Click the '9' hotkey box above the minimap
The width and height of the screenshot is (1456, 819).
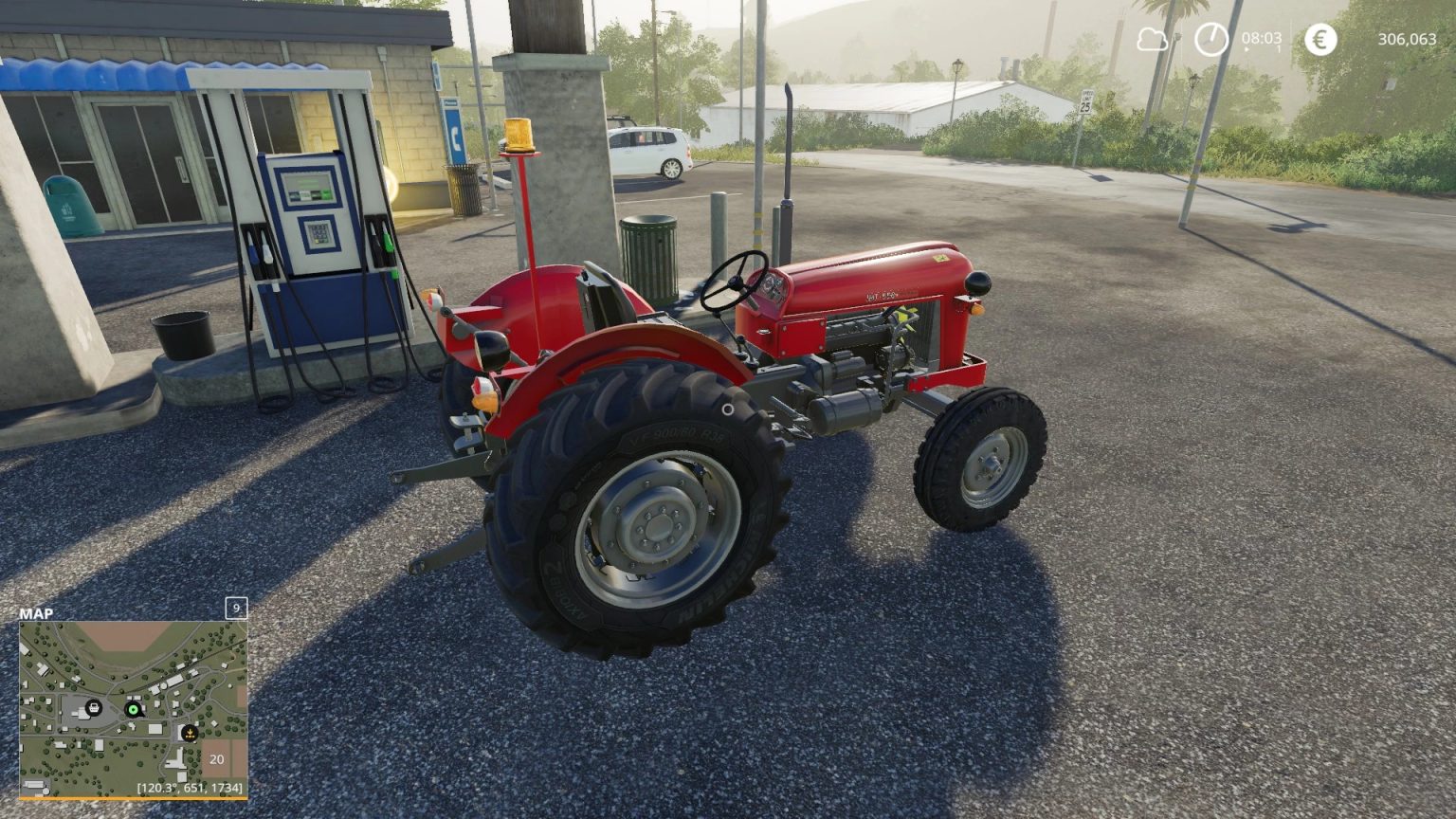pyautogui.click(x=234, y=608)
